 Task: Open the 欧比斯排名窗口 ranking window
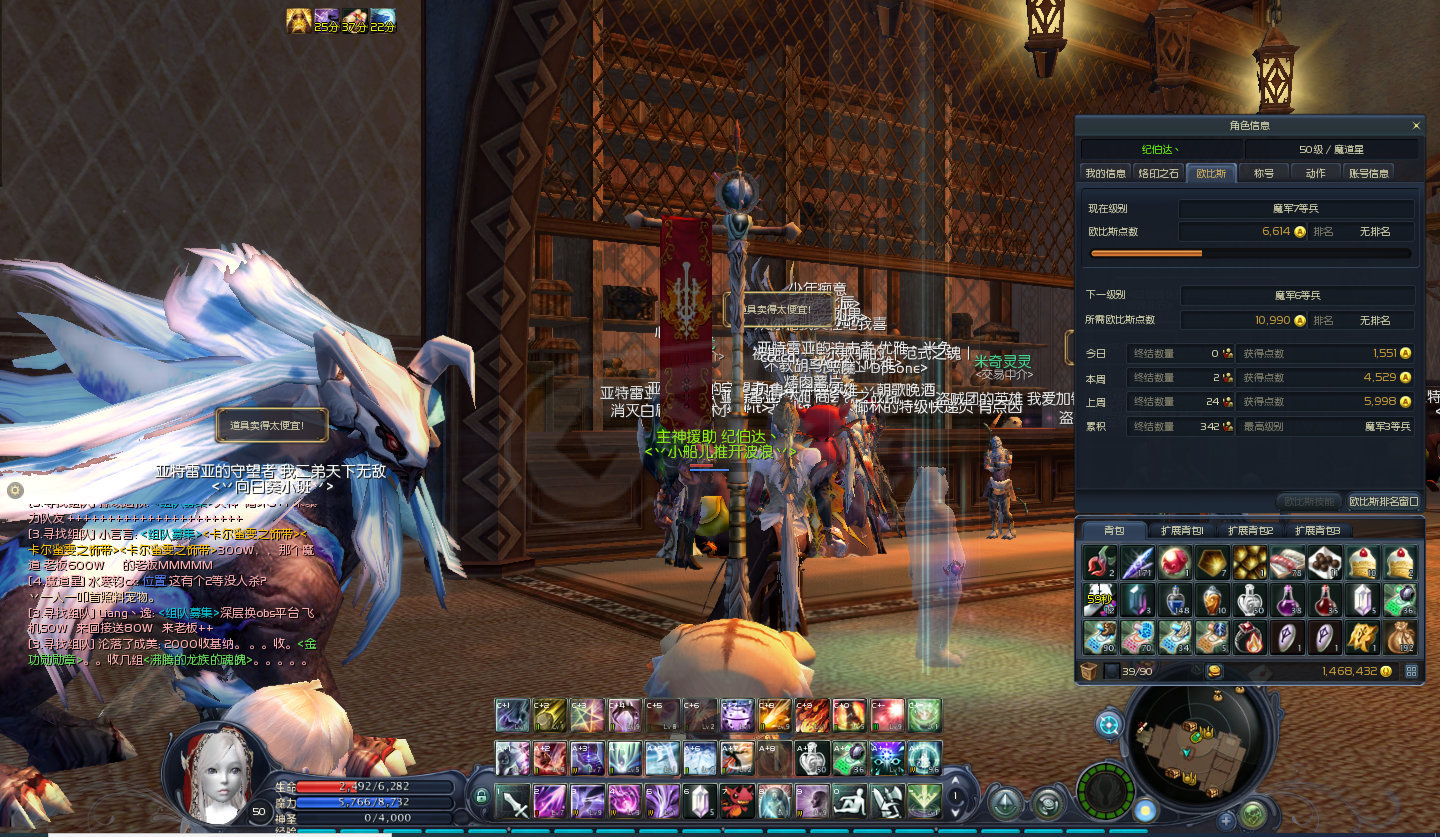pos(1383,501)
